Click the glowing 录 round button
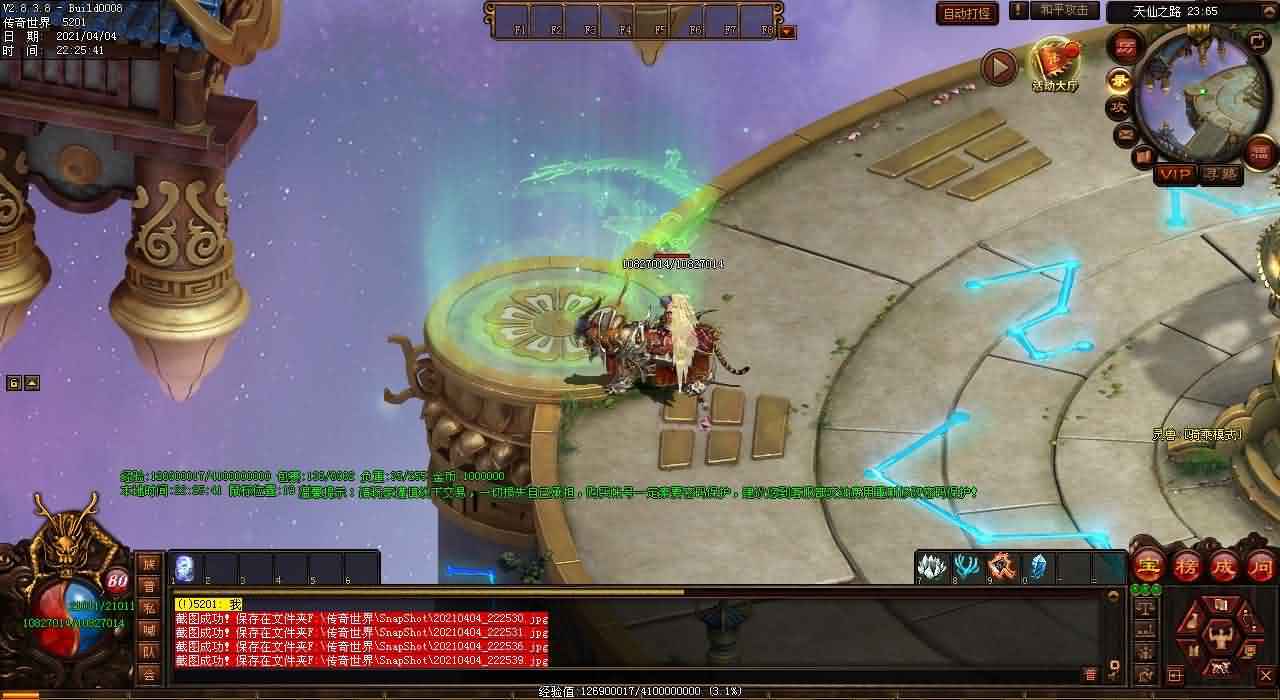 click(1120, 80)
